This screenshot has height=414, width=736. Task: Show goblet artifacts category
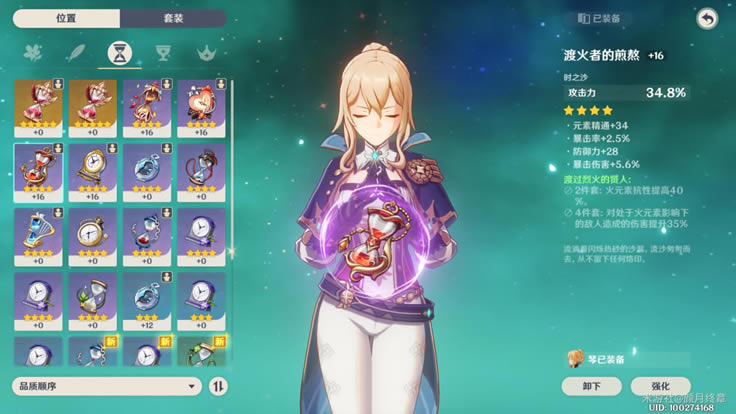click(161, 53)
